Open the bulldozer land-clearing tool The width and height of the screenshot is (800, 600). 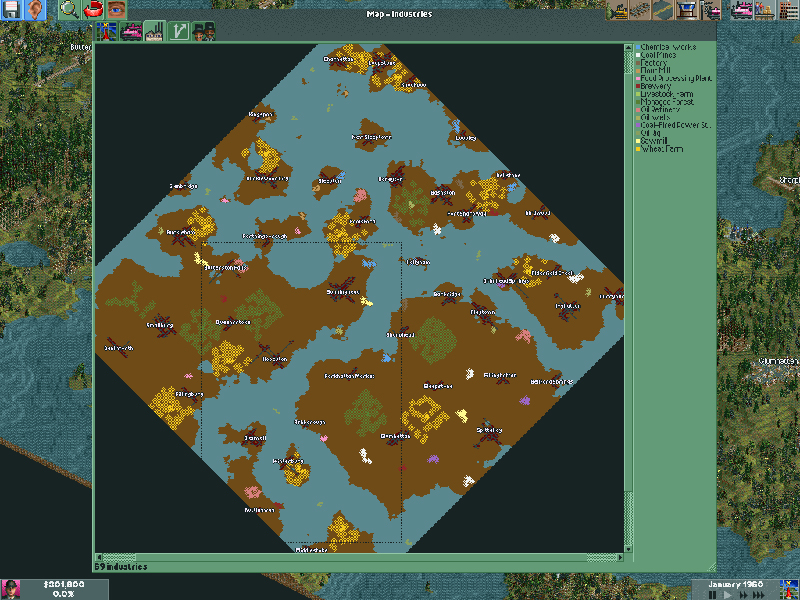619,10
